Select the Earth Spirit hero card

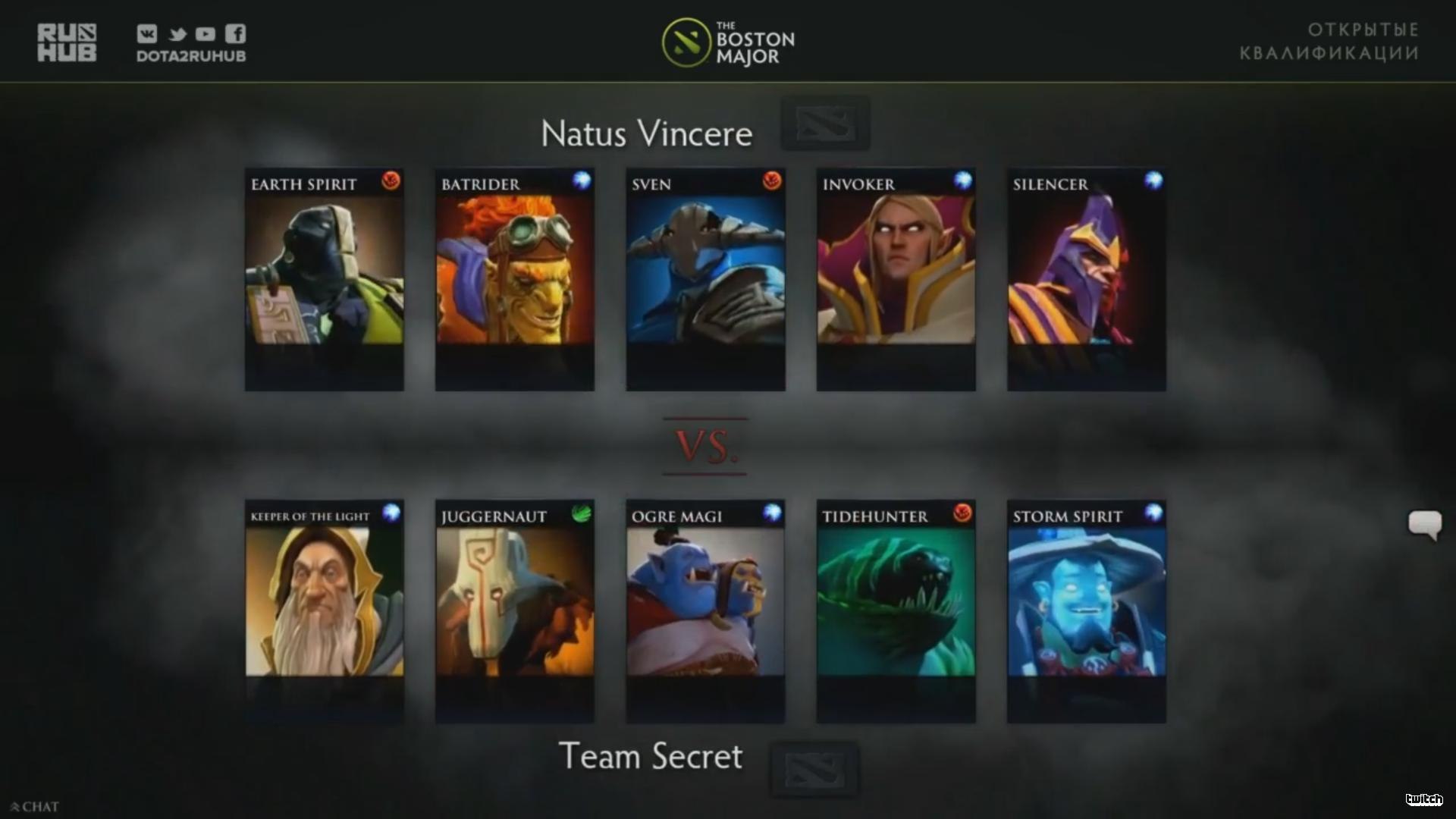324,279
